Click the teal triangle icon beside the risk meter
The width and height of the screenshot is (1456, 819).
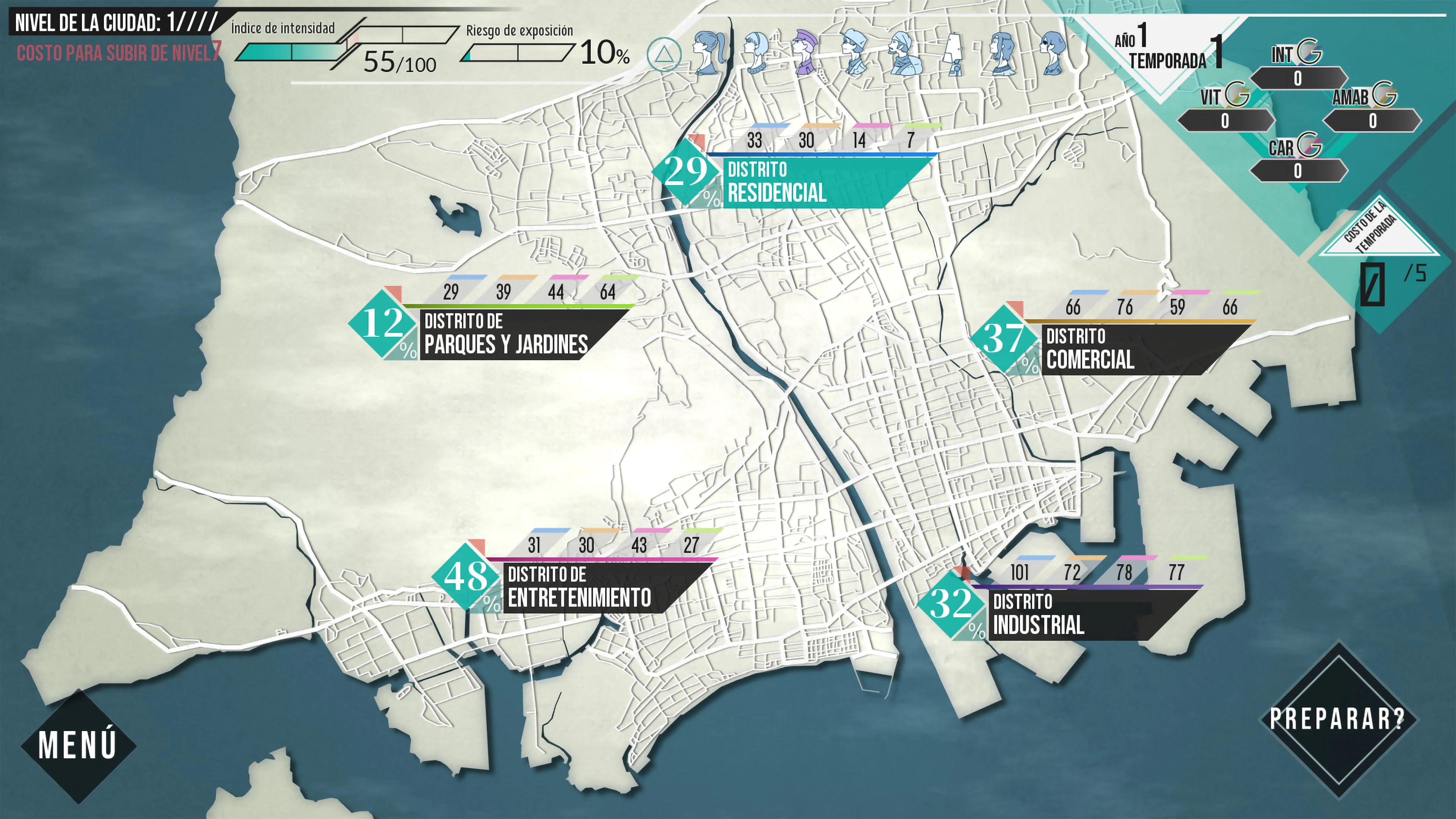pyautogui.click(x=664, y=55)
